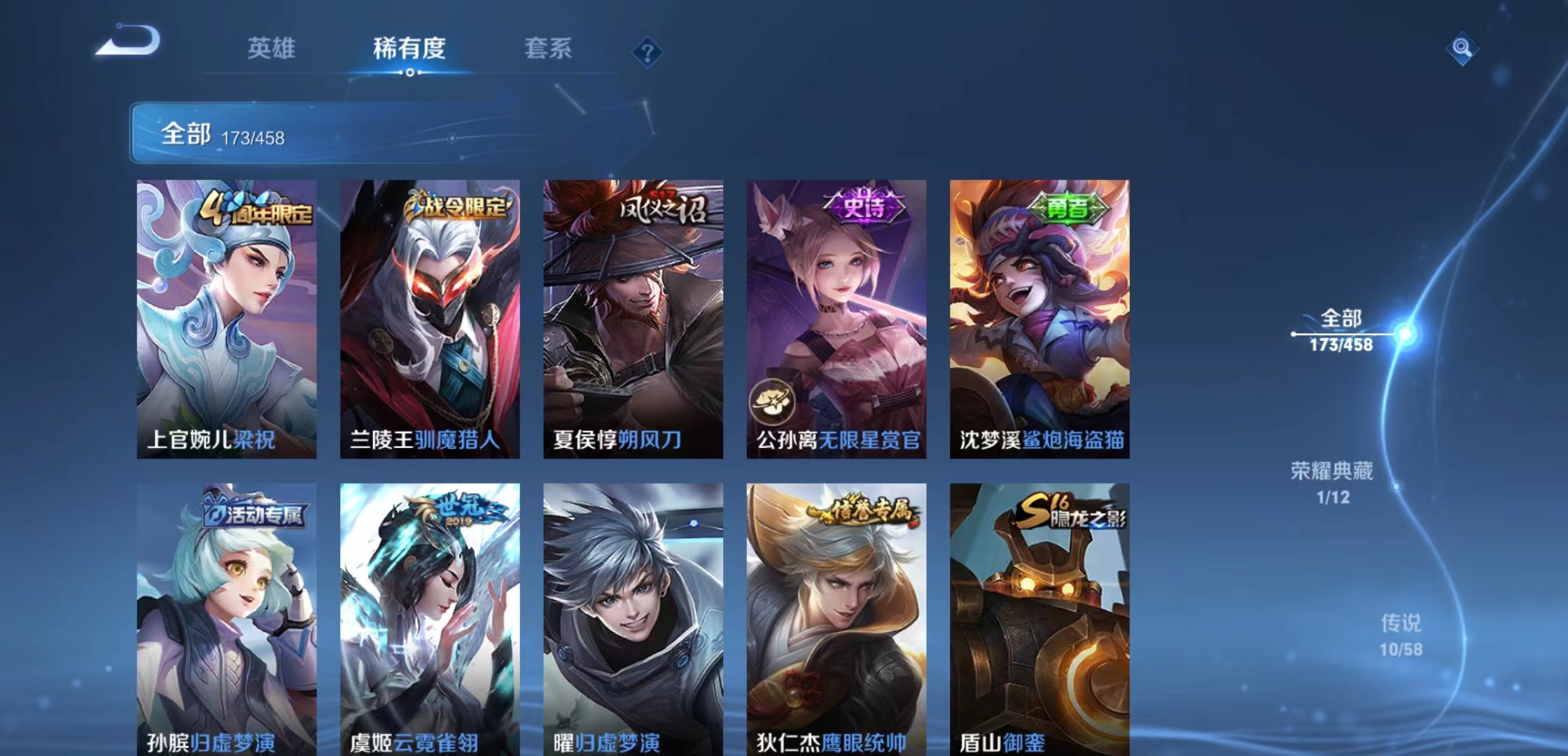Select the 稀有度 tab
This screenshot has width=1568, height=756.
pos(409,49)
